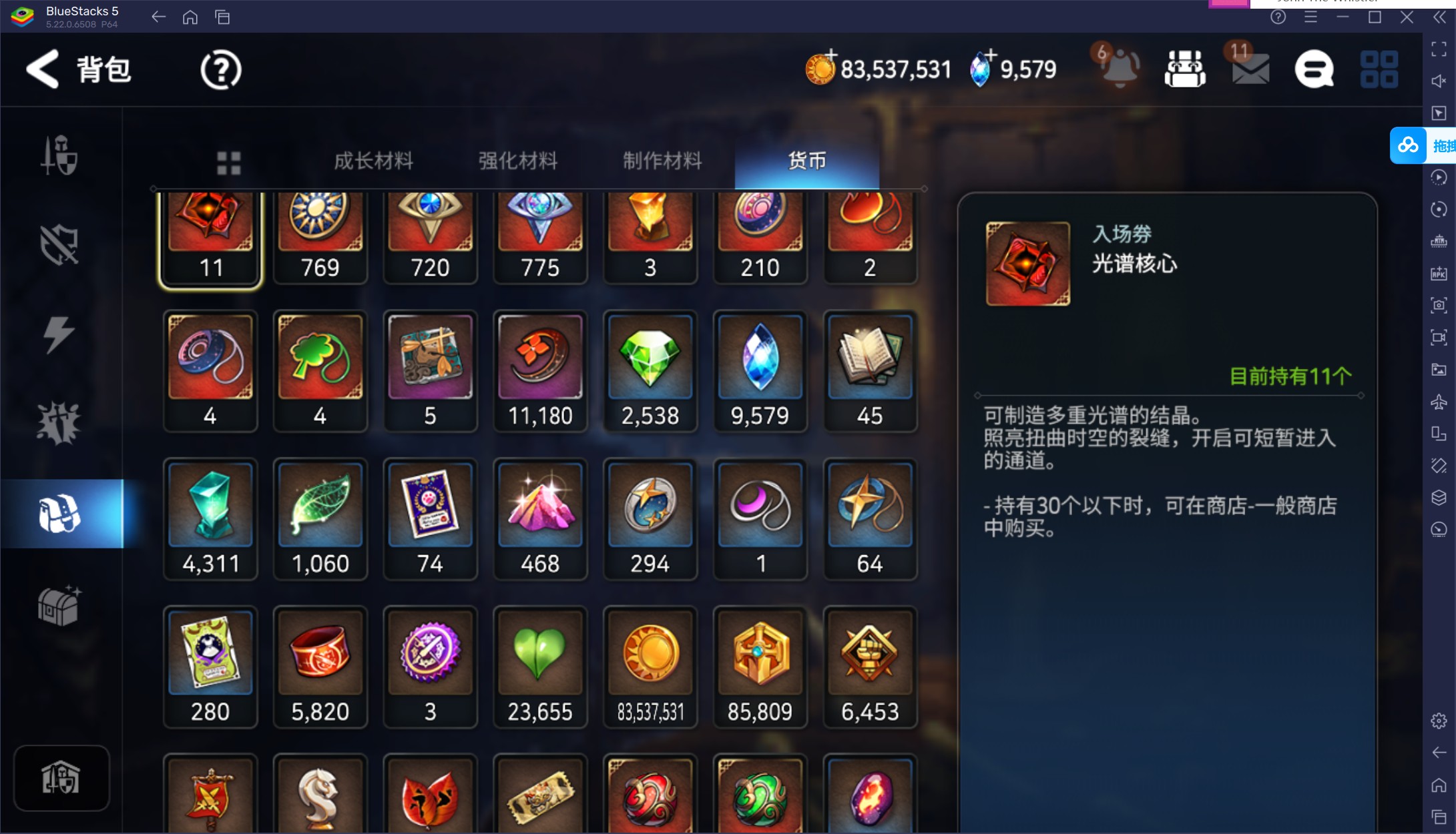
Task: Select the green heart item with 23,655
Action: [540, 667]
